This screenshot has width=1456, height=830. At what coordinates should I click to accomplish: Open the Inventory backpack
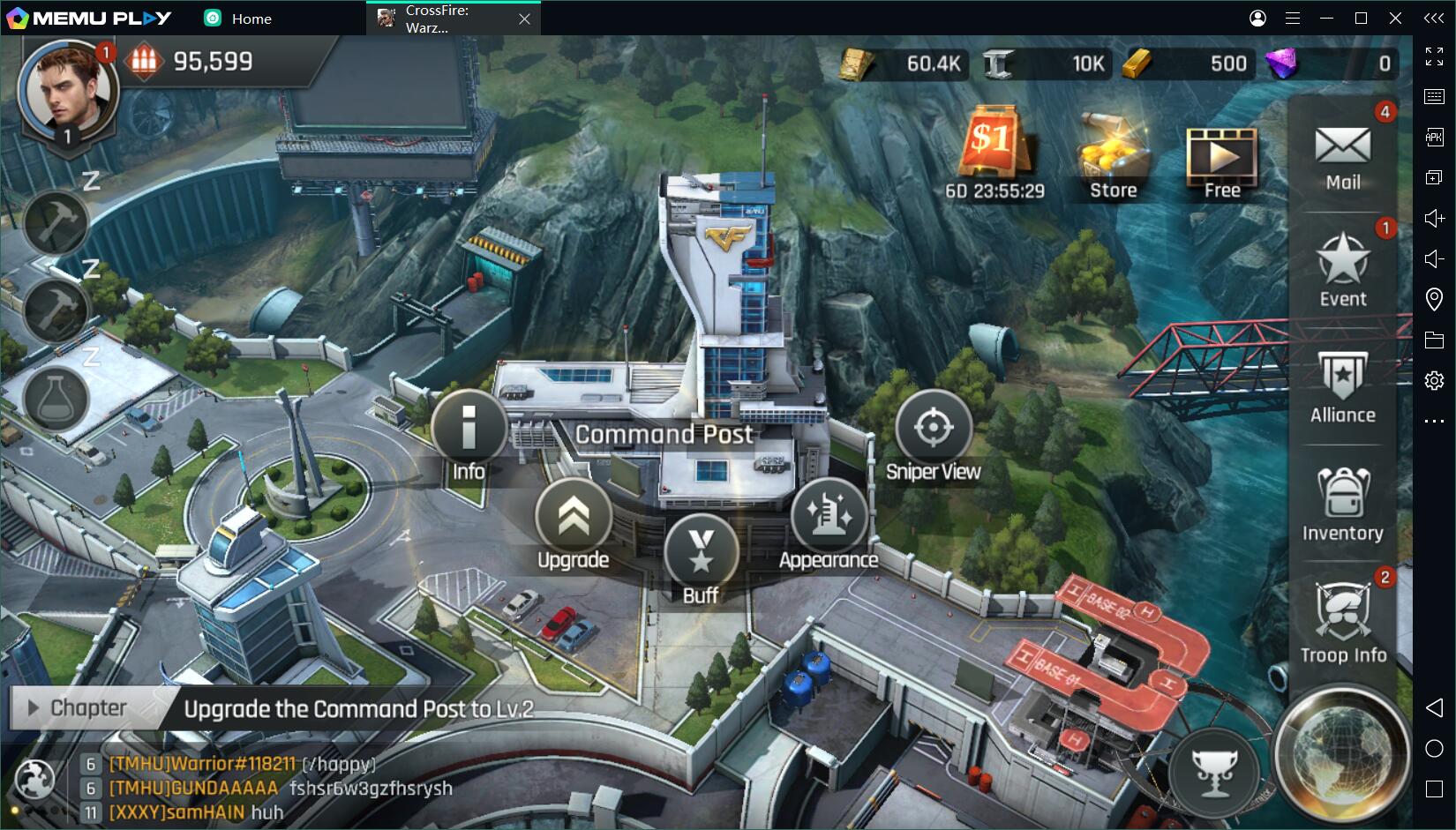[1342, 504]
